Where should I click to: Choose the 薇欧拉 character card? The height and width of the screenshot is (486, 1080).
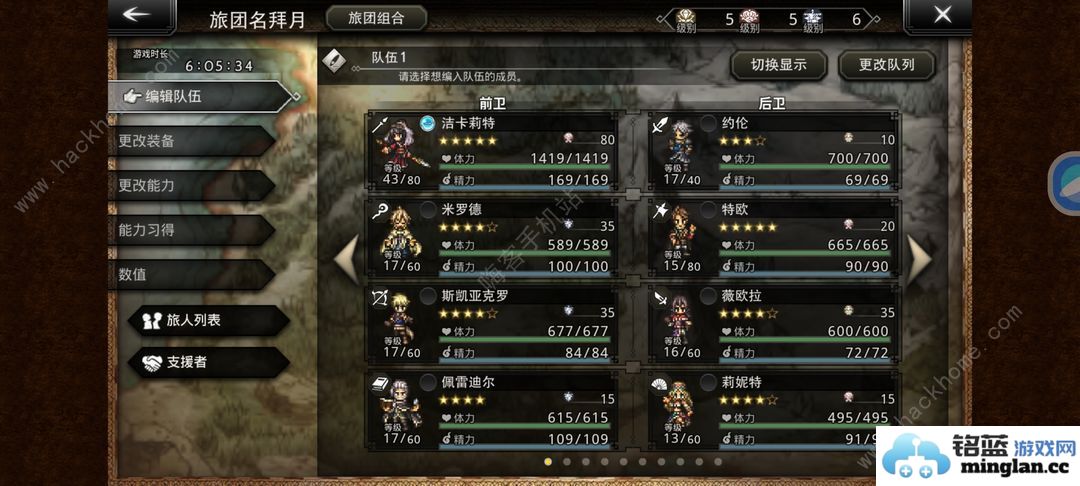772,324
